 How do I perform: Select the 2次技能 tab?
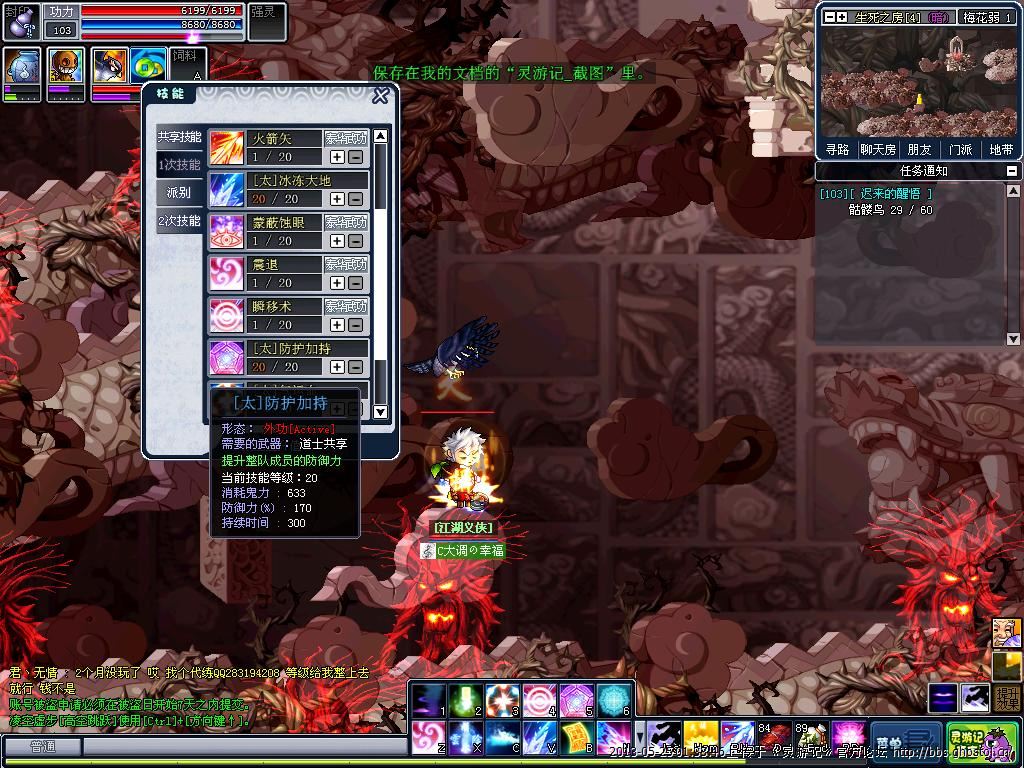(179, 220)
